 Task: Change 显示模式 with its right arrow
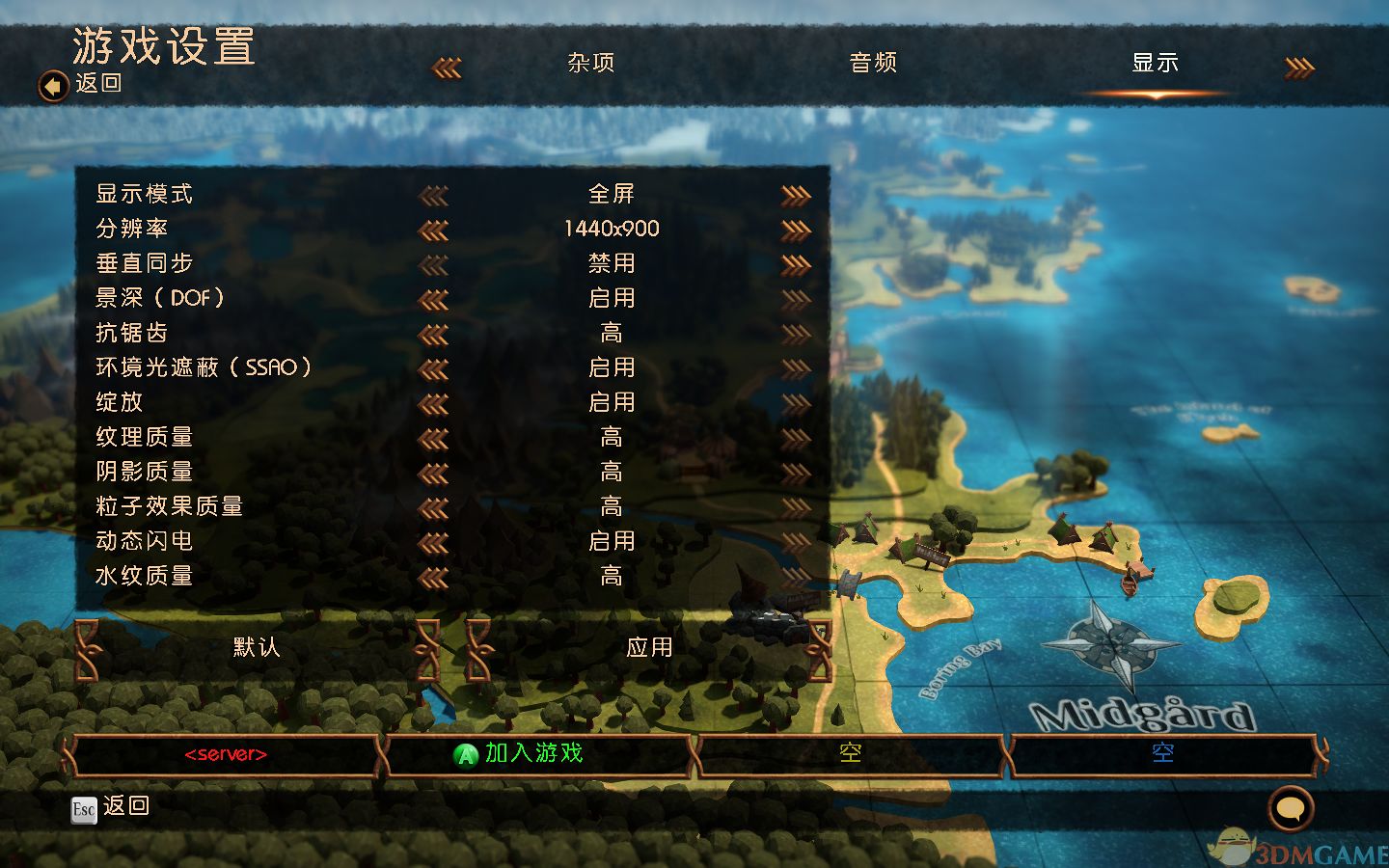click(x=796, y=196)
